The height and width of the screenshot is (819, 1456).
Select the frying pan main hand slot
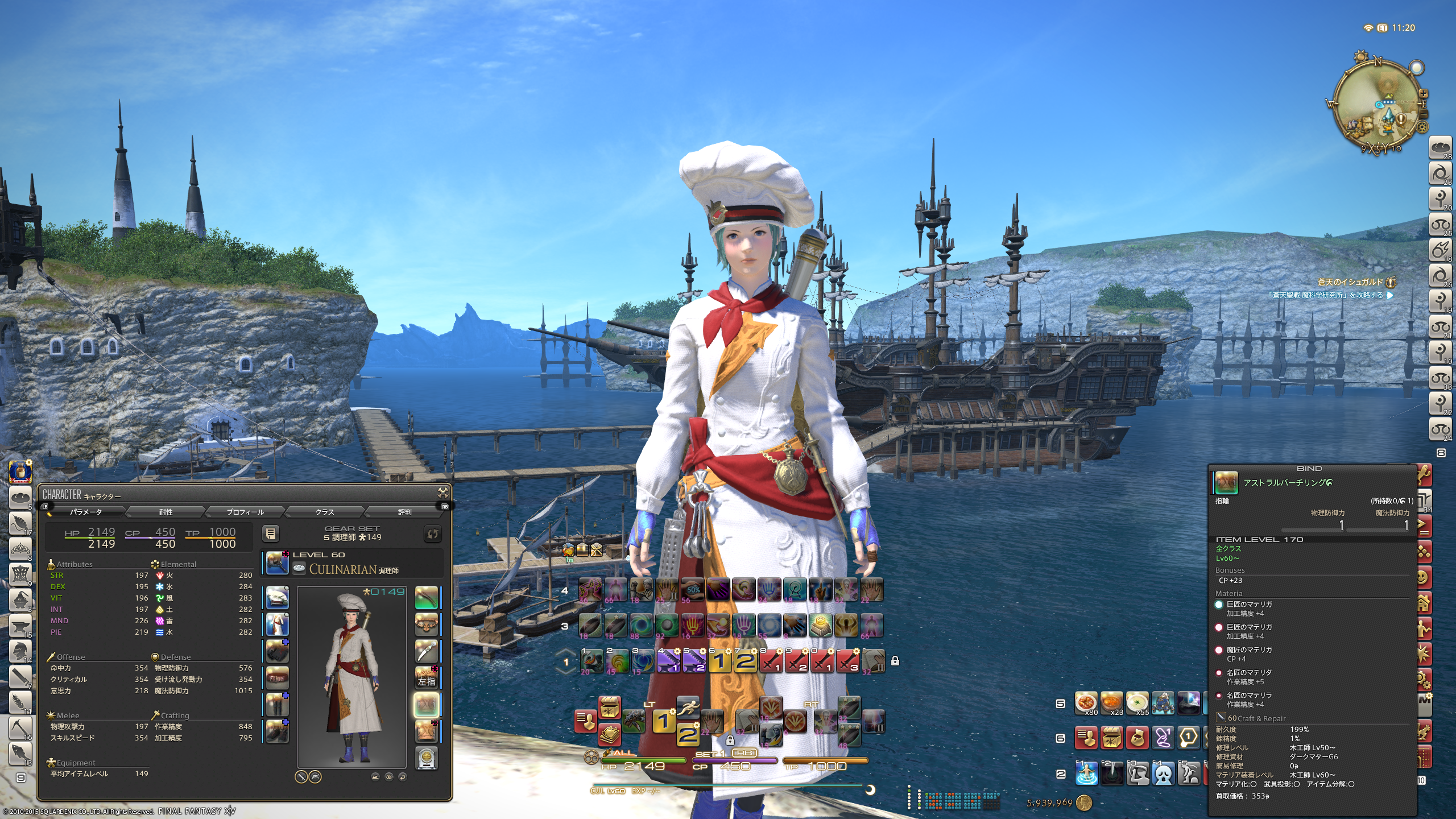278,562
